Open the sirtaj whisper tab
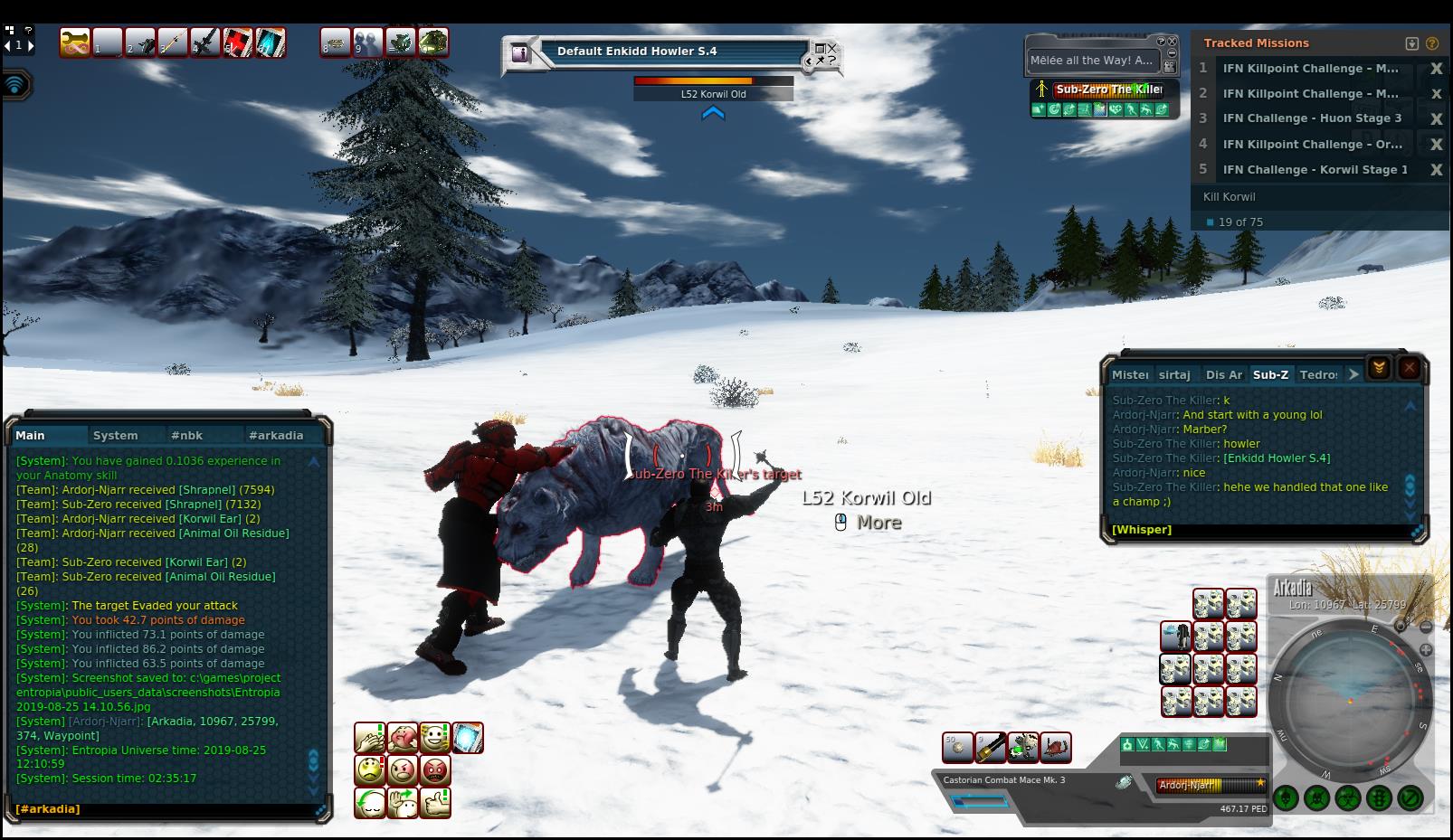Viewport: 1453px width, 840px height. 1174,374
